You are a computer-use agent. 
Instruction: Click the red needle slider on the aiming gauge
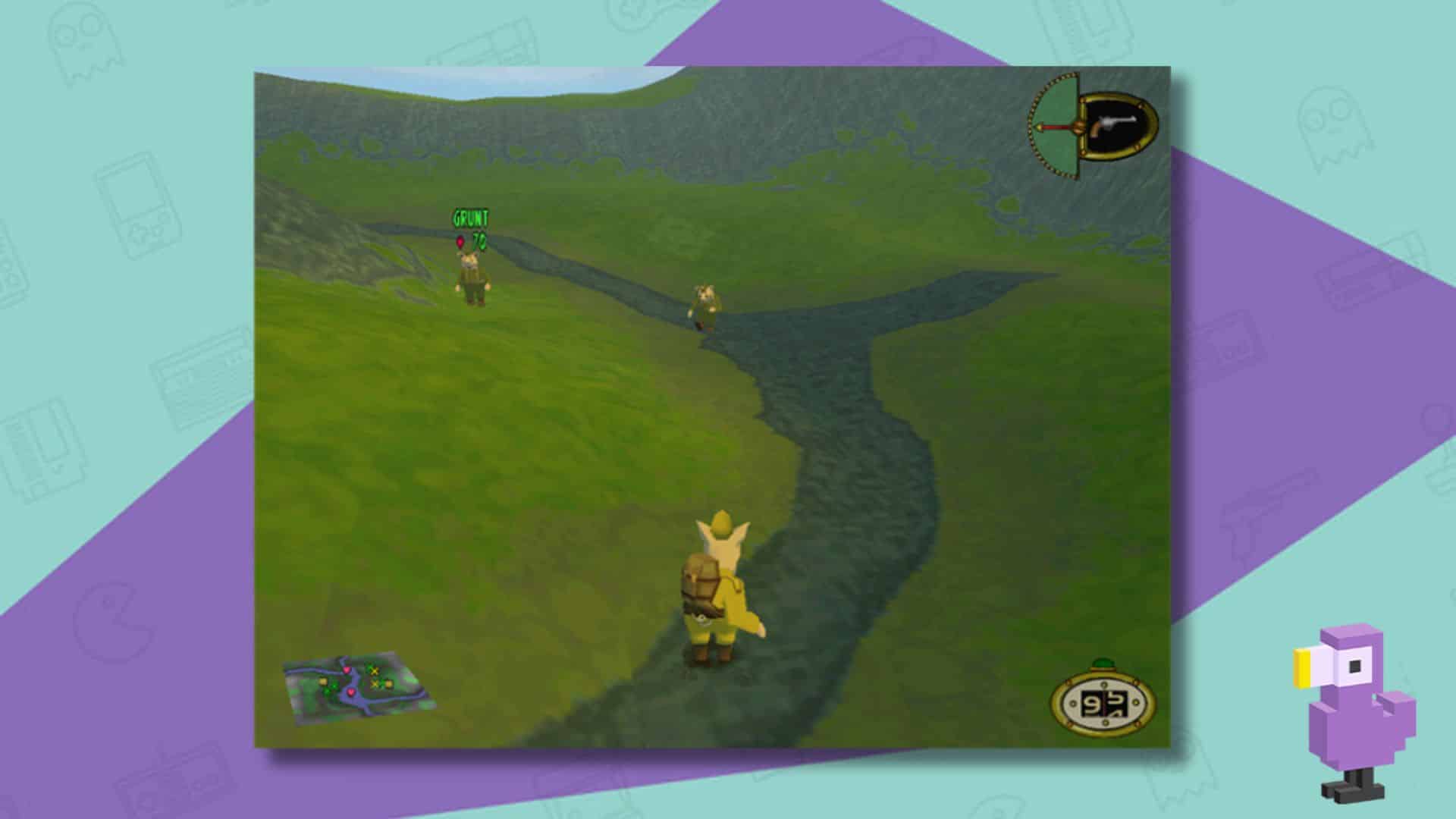click(x=1056, y=127)
